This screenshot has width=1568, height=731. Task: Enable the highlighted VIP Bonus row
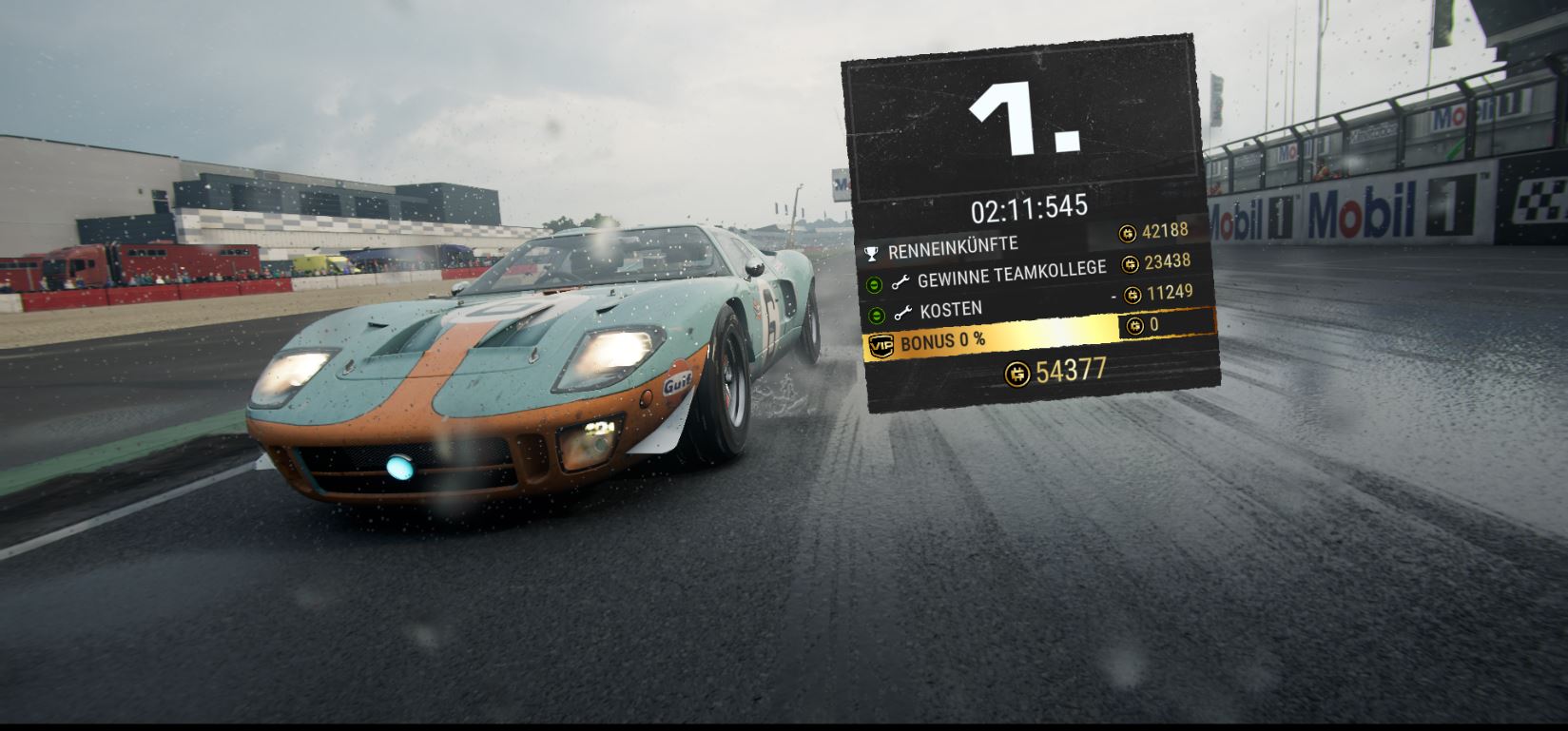(989, 340)
